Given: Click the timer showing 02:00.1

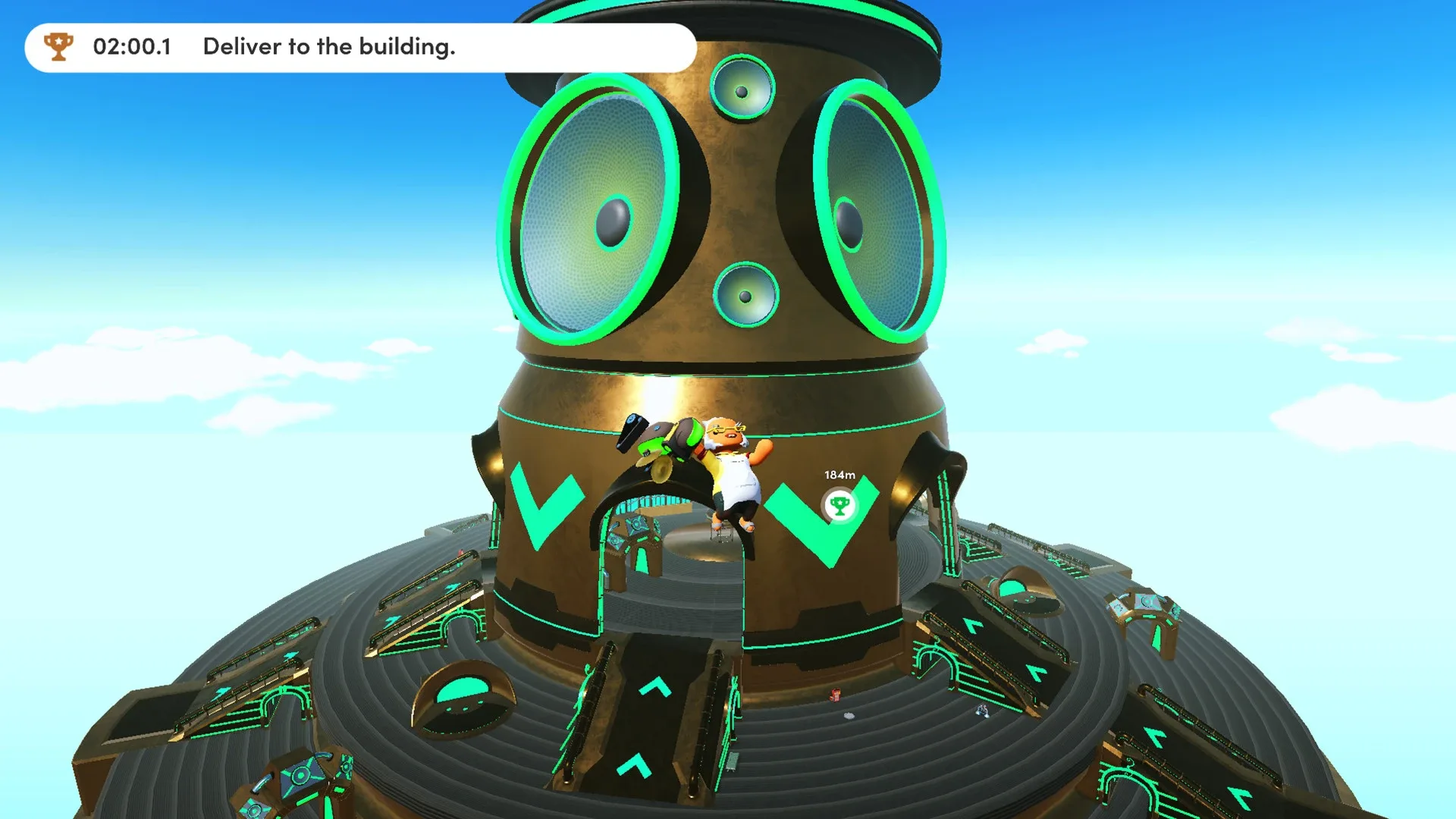Looking at the screenshot, I should pos(133,47).
